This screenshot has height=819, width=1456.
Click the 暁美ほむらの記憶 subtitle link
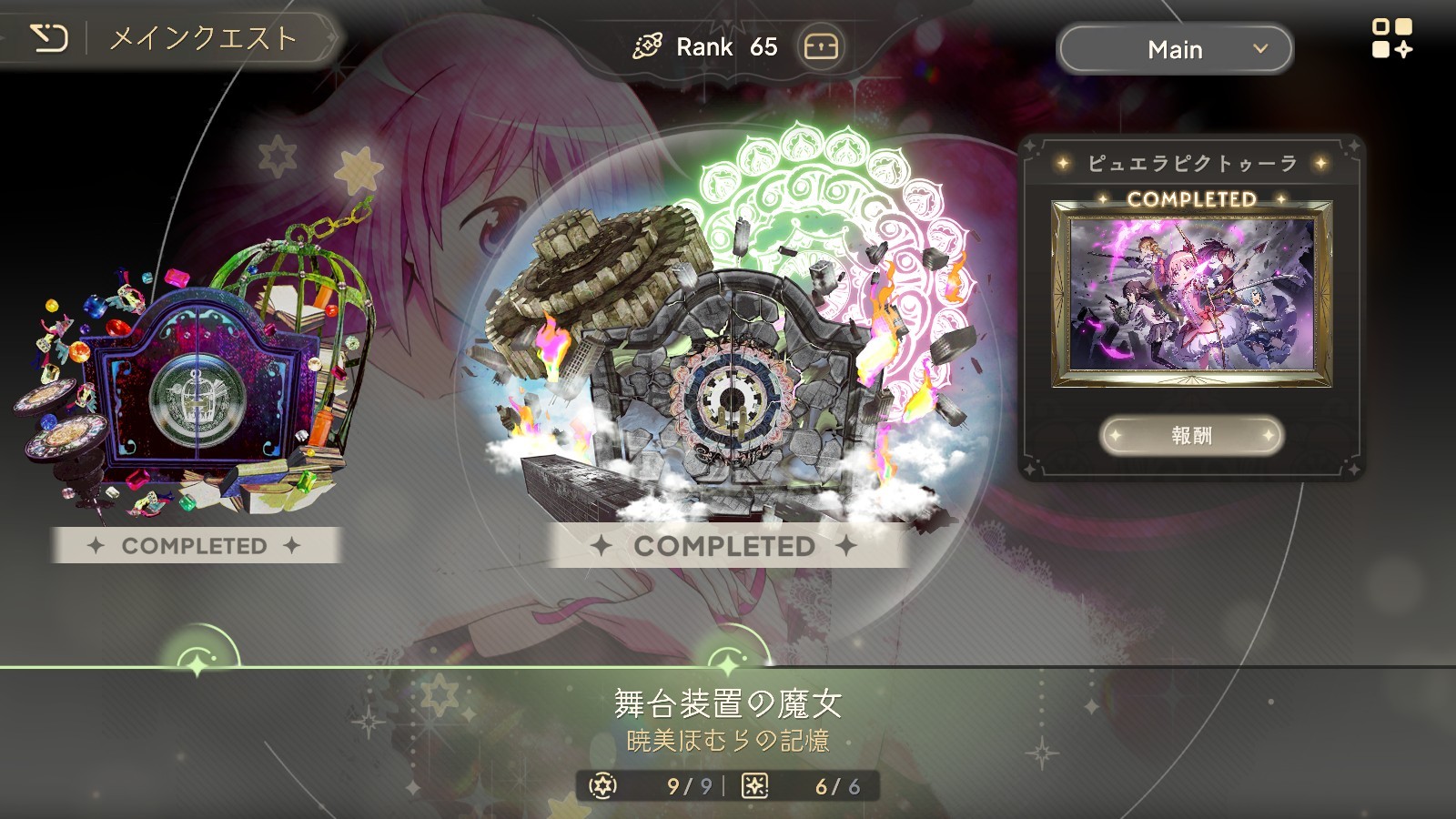pyautogui.click(x=728, y=739)
